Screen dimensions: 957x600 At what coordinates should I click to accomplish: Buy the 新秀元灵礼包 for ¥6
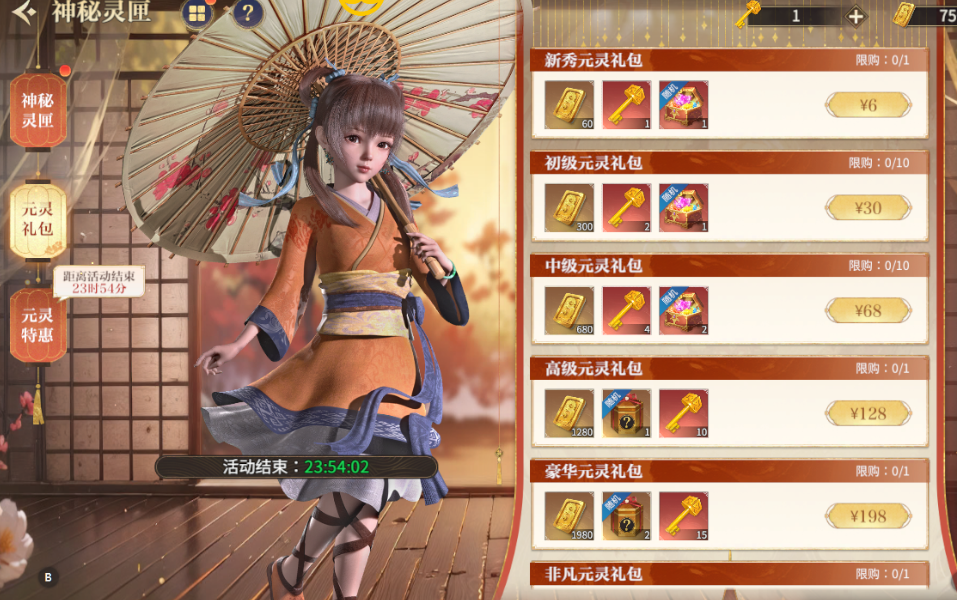[x=868, y=105]
